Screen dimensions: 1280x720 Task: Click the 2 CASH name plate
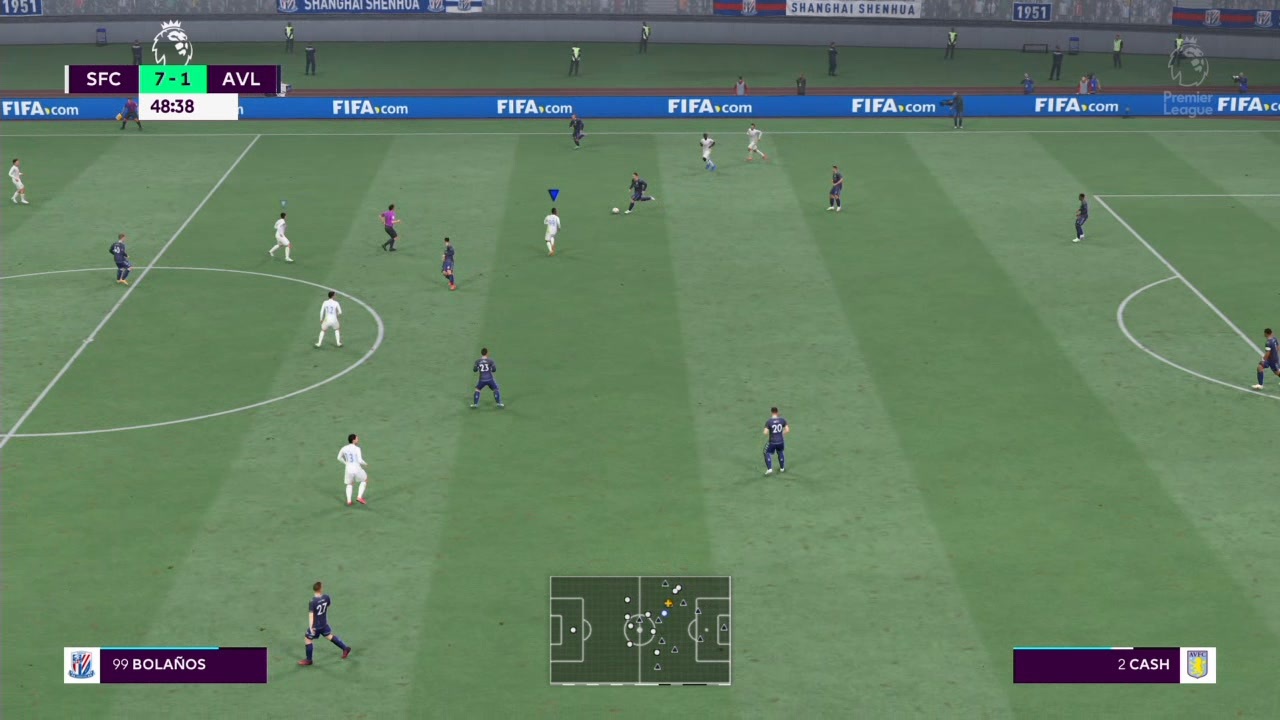(1143, 664)
